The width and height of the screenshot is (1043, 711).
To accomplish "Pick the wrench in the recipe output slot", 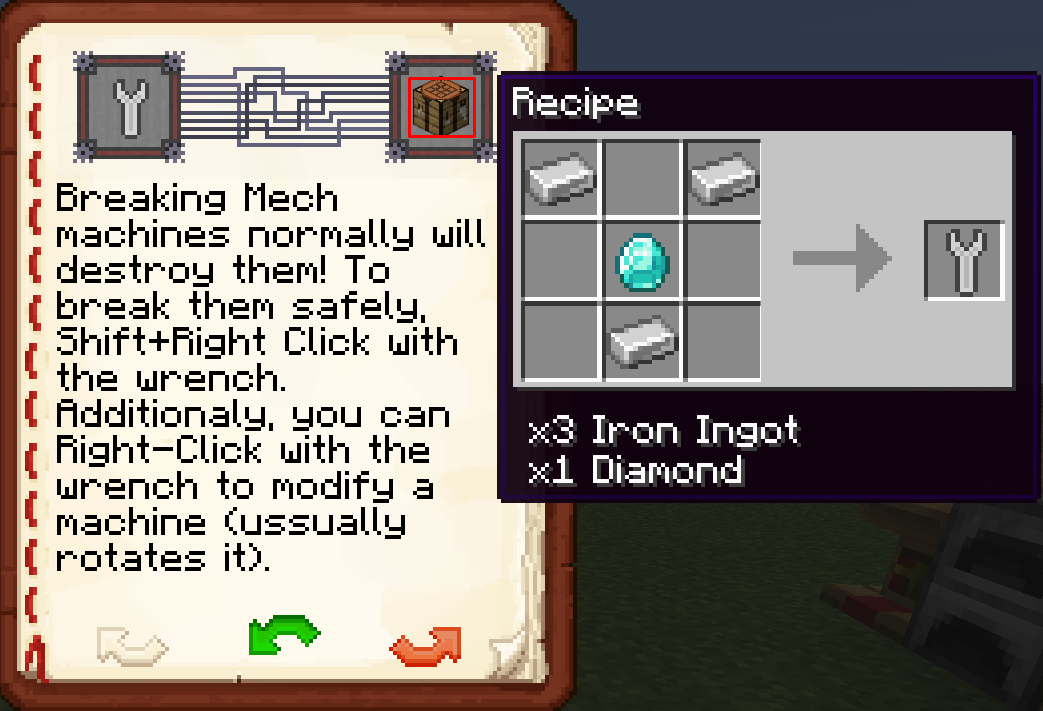I will (x=964, y=259).
